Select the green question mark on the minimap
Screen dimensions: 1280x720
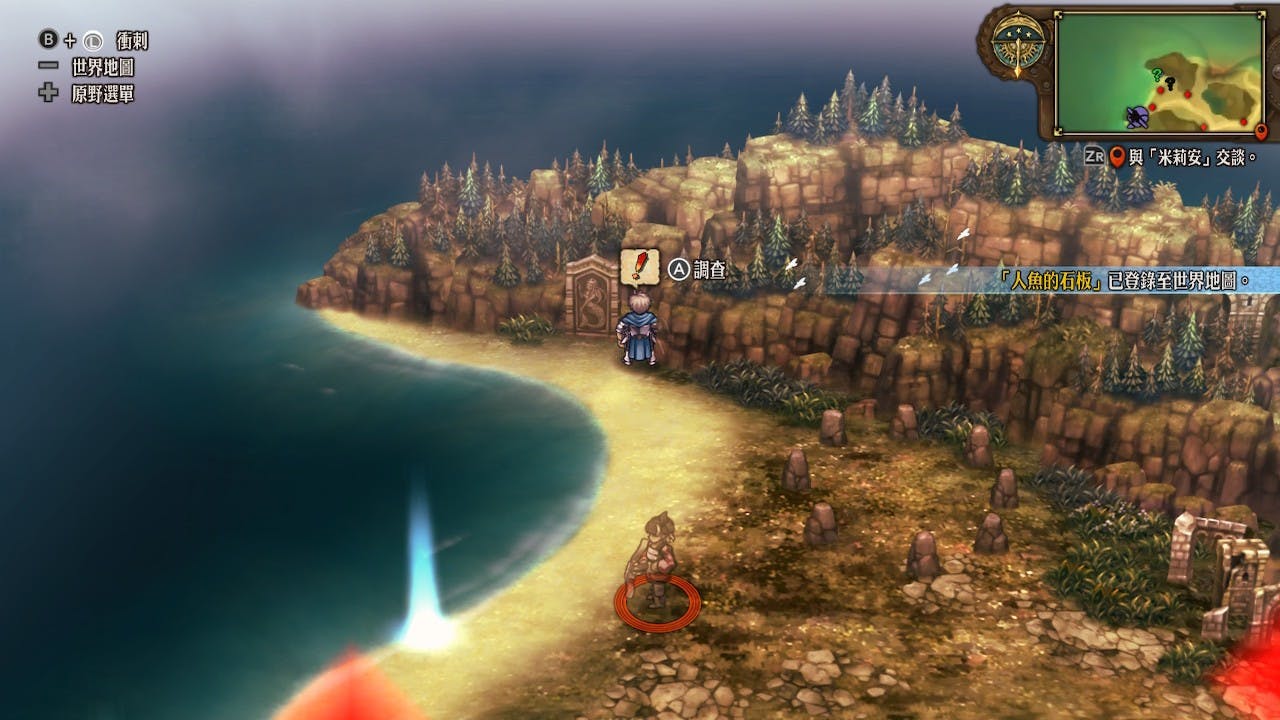pos(1156,74)
